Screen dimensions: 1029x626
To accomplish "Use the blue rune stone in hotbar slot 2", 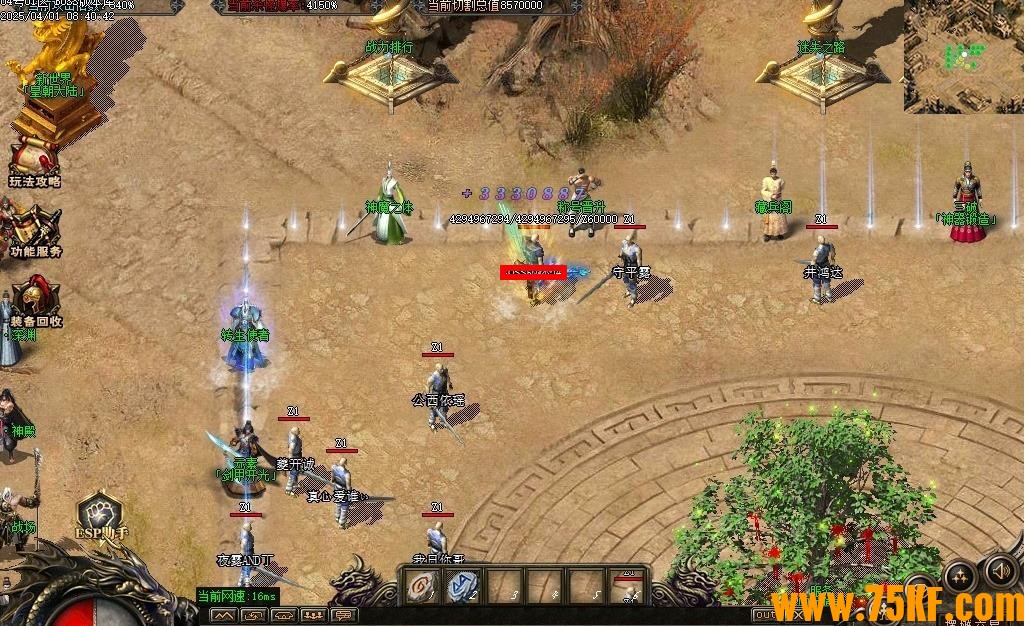I will click(463, 587).
